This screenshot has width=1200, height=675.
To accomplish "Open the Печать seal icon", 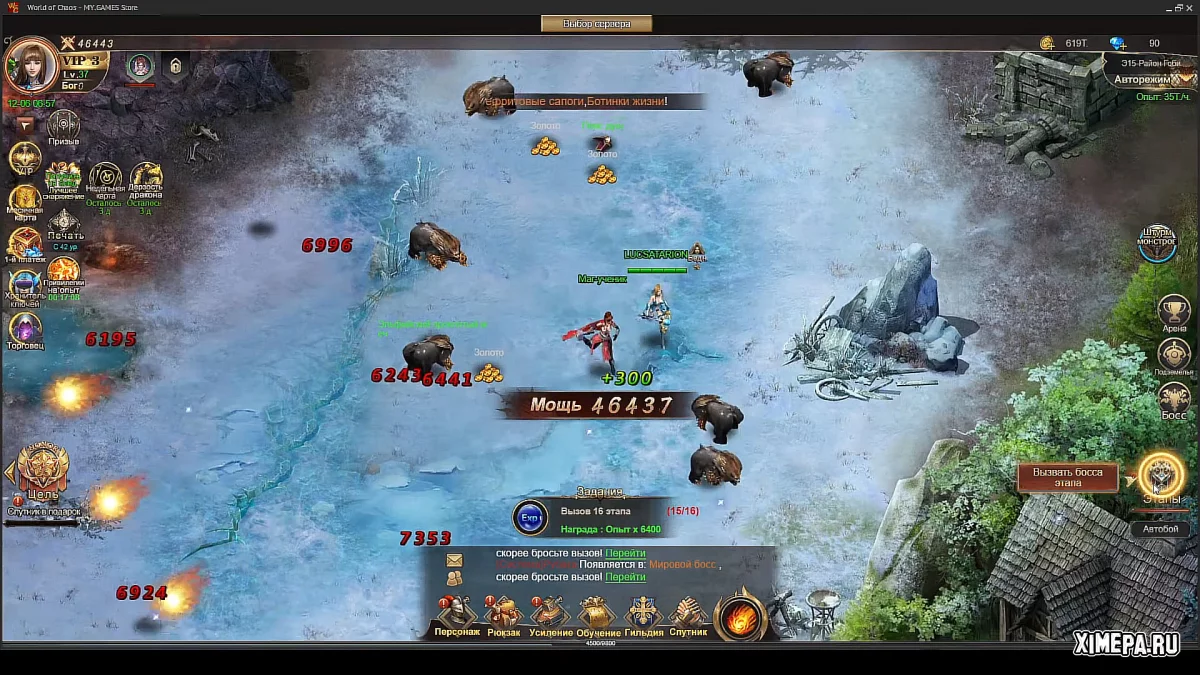I will (65, 224).
